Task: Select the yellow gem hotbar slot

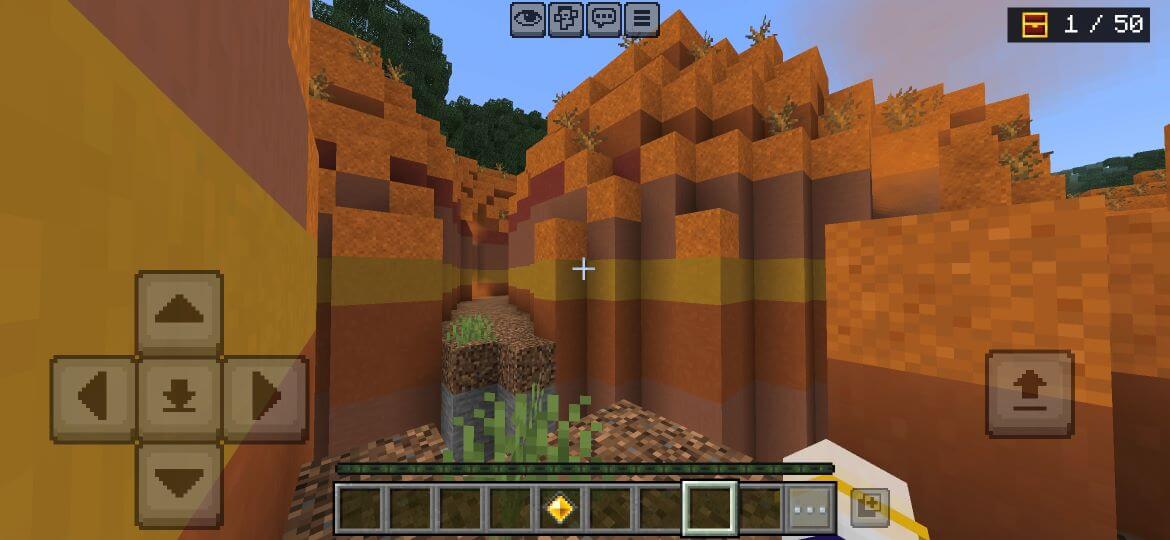Action: (x=560, y=509)
